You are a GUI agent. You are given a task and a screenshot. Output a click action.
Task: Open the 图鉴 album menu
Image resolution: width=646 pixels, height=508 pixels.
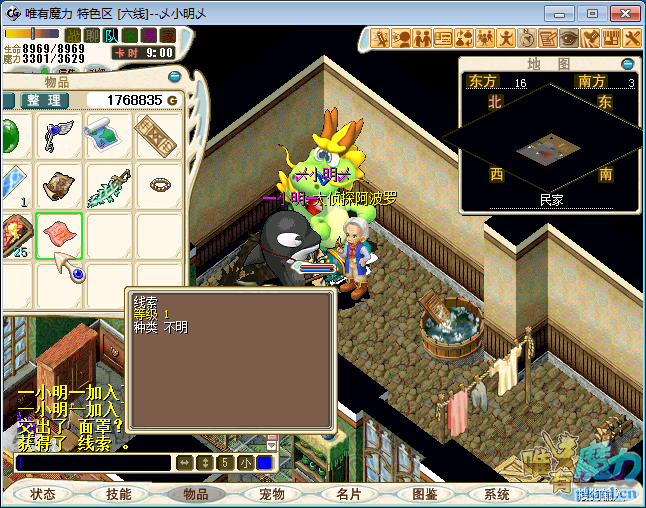(x=424, y=494)
